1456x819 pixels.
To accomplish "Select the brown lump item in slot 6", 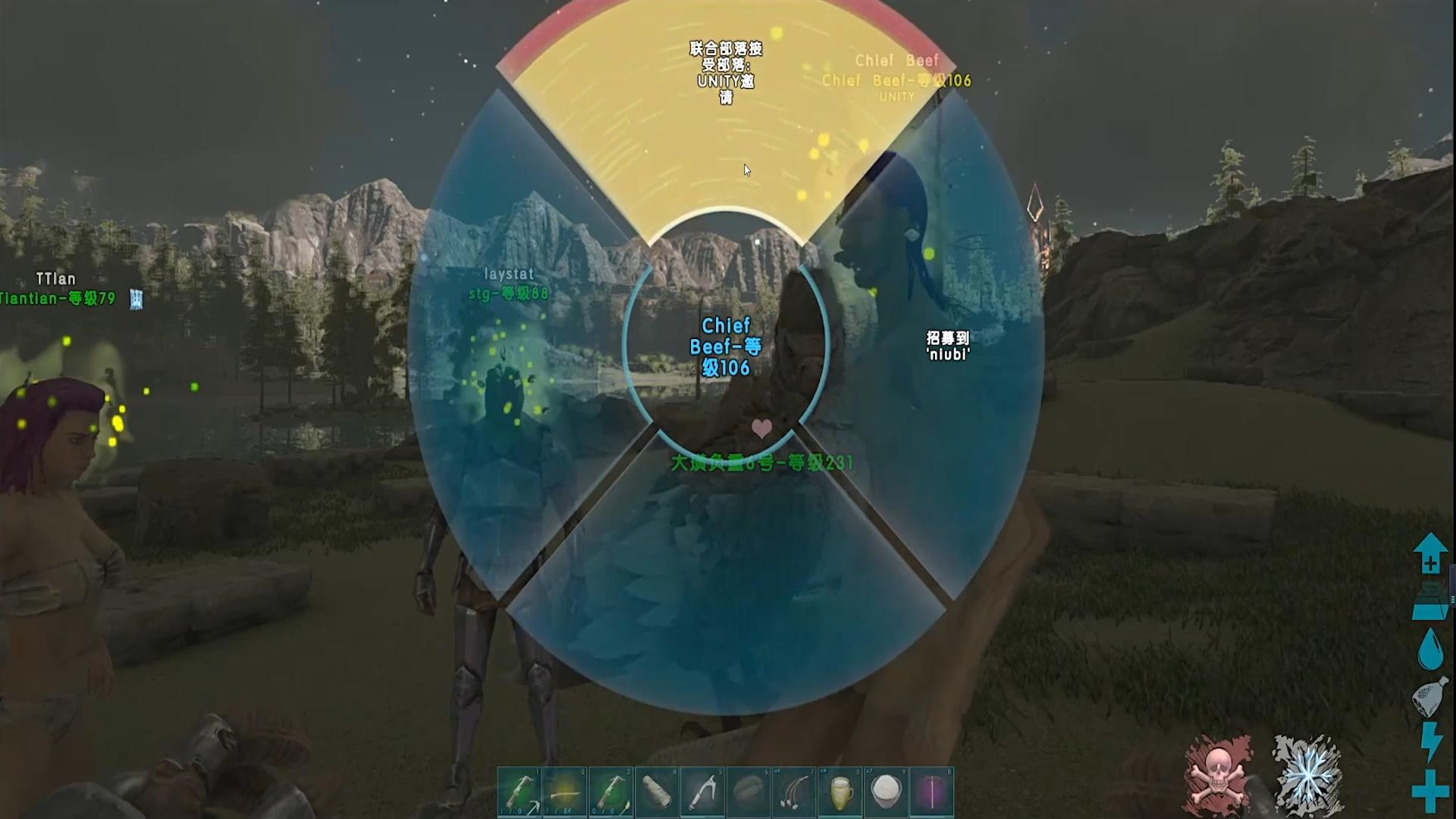I will pyautogui.click(x=748, y=792).
